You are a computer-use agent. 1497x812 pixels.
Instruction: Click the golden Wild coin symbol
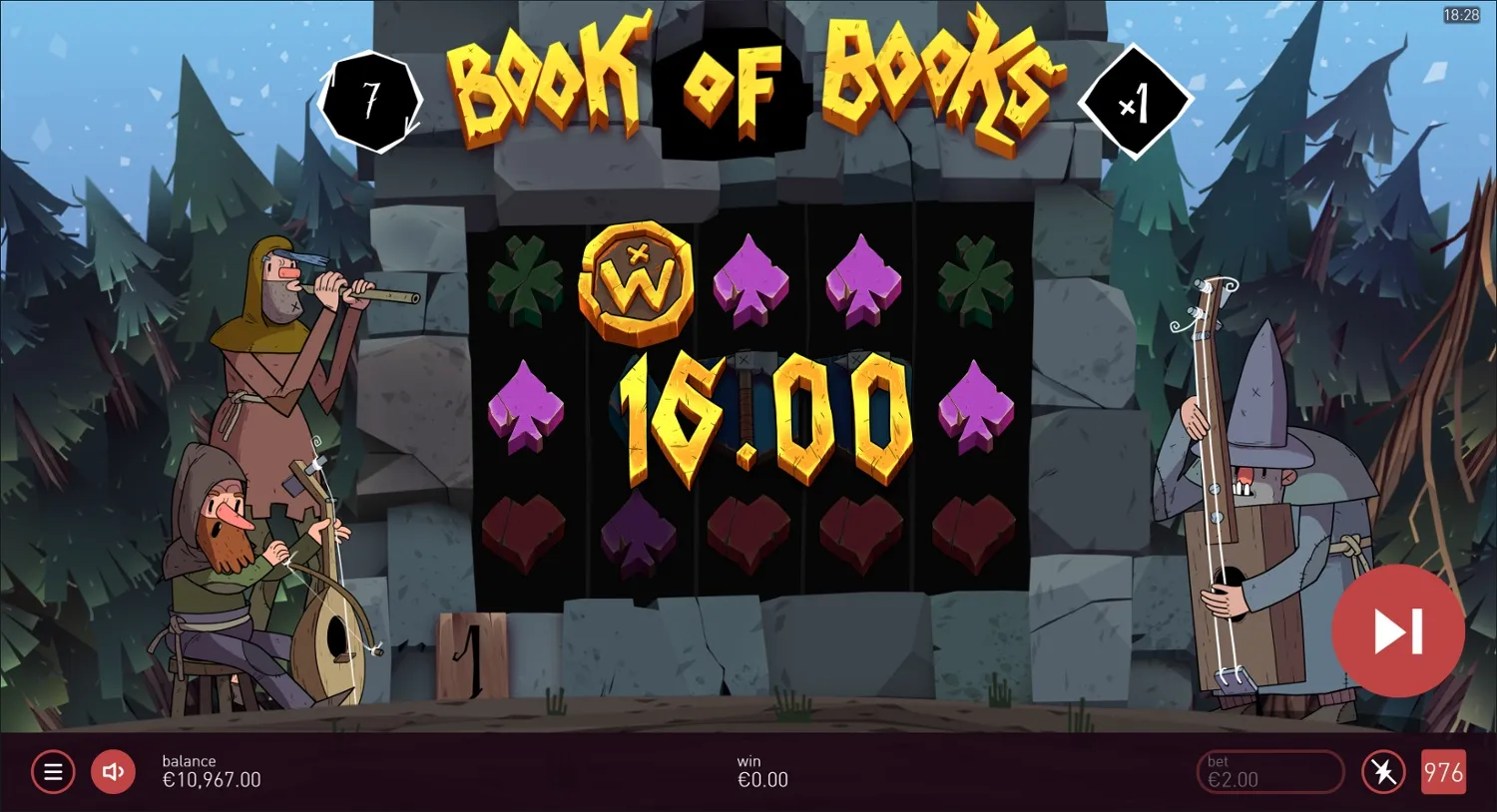tap(639, 286)
